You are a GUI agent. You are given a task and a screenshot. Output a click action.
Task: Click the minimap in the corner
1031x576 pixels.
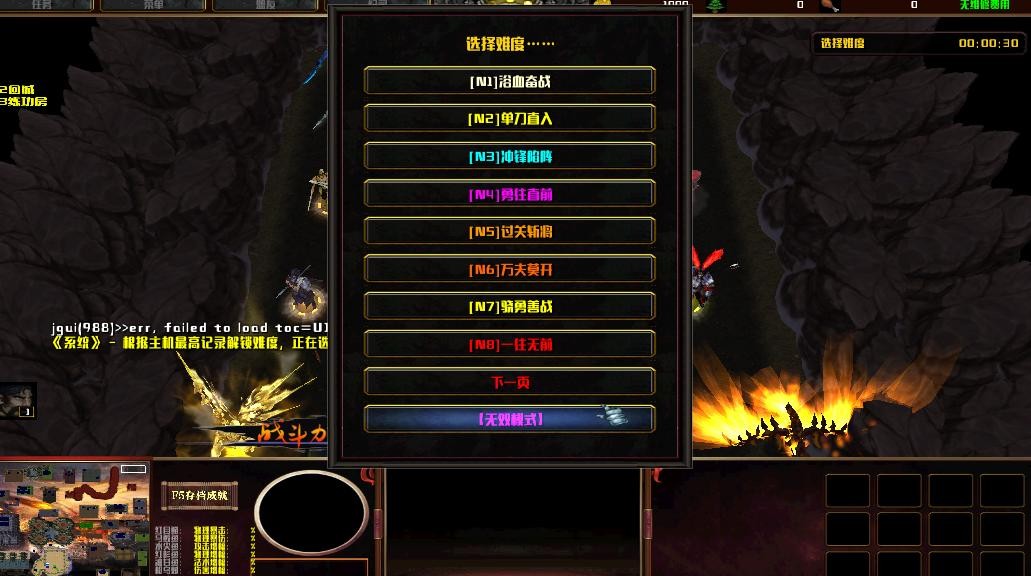pos(74,518)
